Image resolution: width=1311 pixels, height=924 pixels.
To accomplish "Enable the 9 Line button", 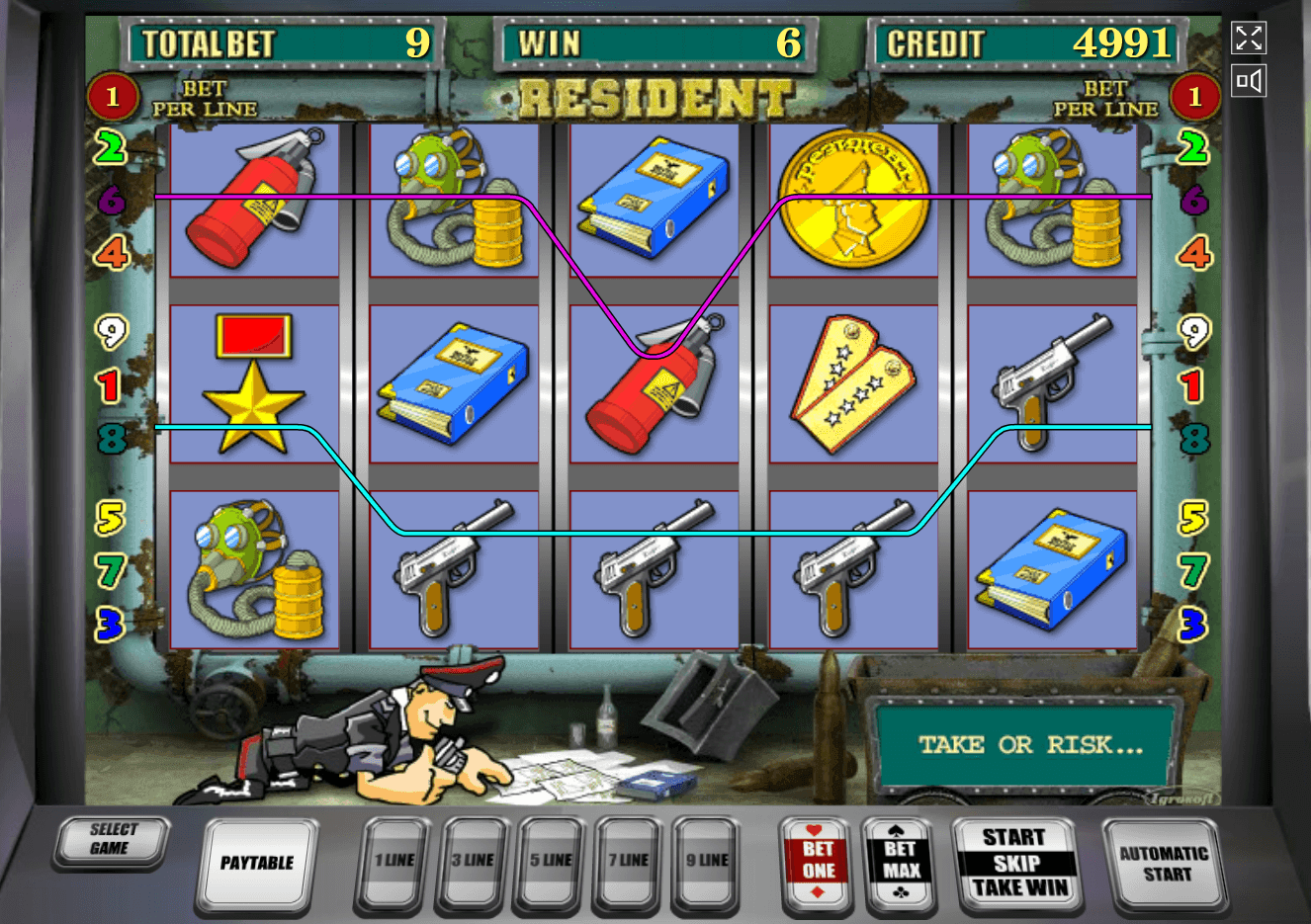I will click(706, 862).
